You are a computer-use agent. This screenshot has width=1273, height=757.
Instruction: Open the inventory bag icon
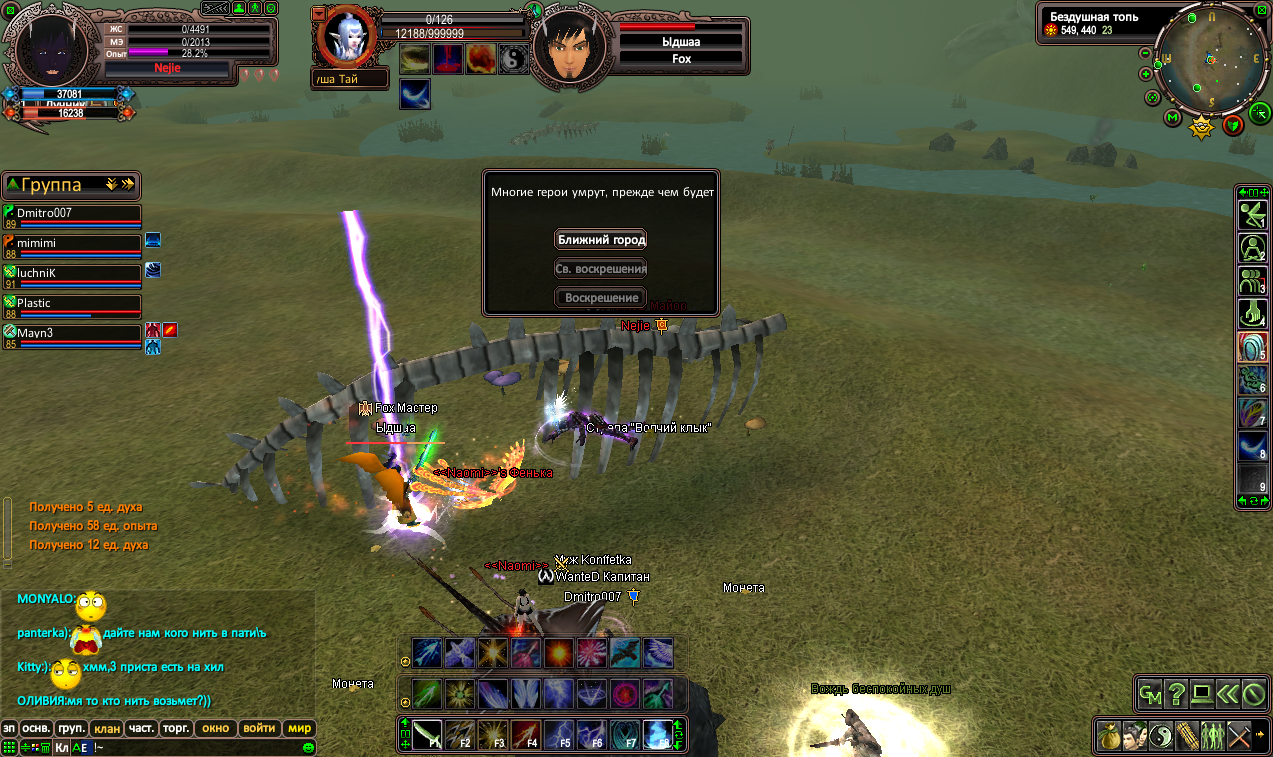1109,735
